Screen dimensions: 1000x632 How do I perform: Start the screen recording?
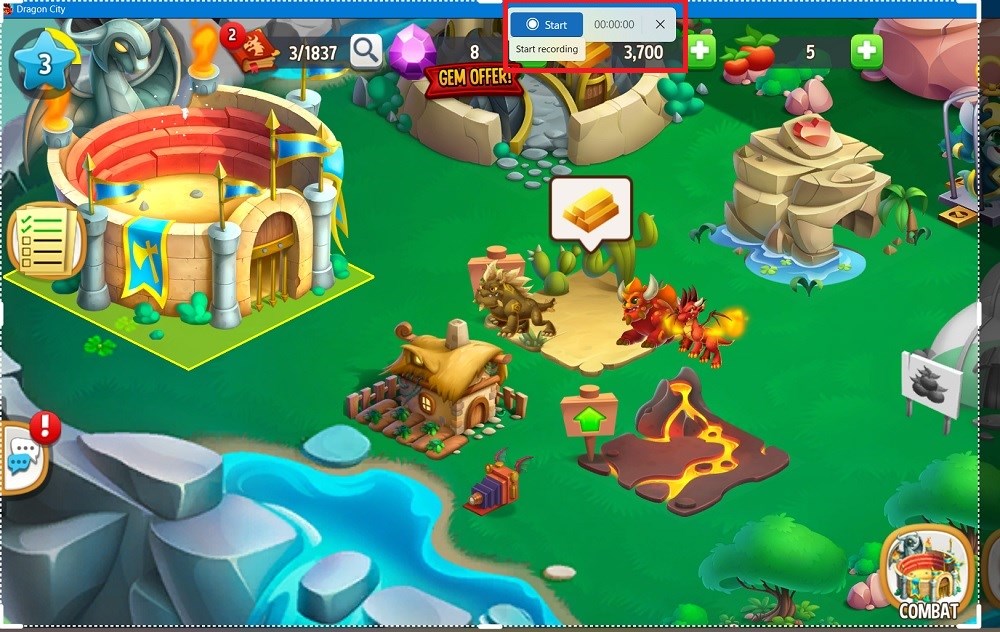tap(547, 24)
